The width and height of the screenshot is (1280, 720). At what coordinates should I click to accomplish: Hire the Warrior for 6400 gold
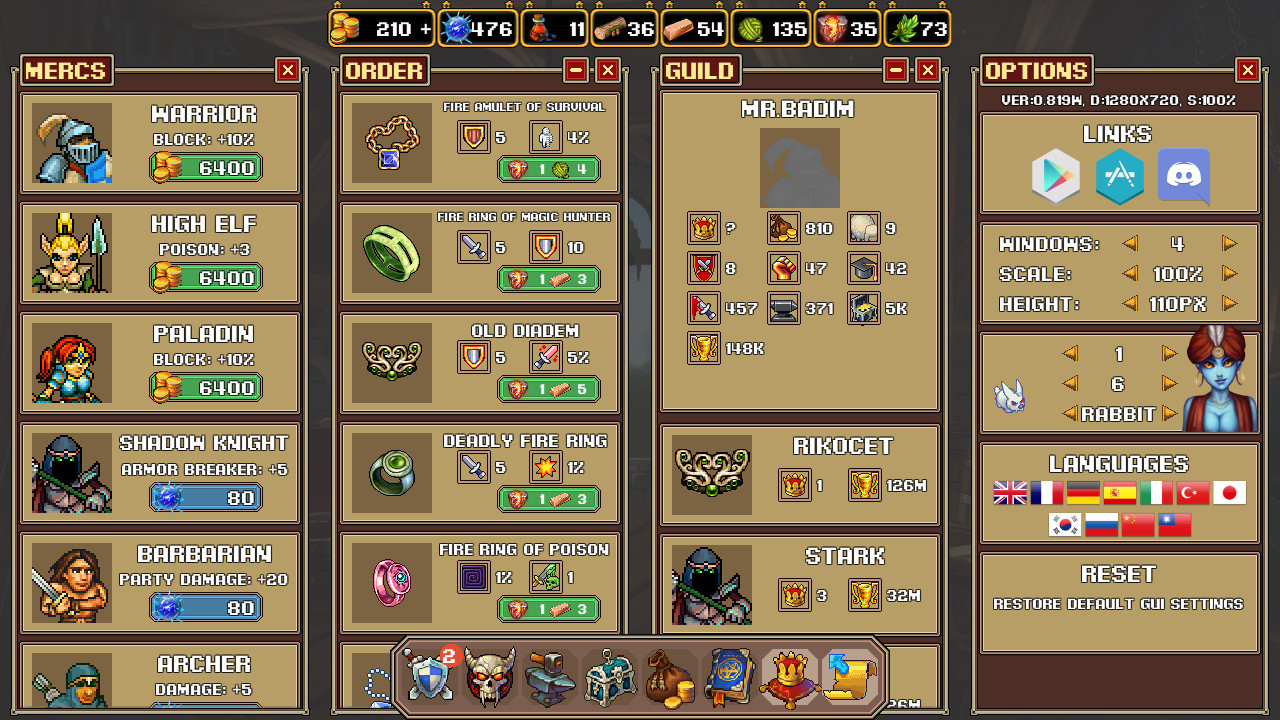coord(205,167)
